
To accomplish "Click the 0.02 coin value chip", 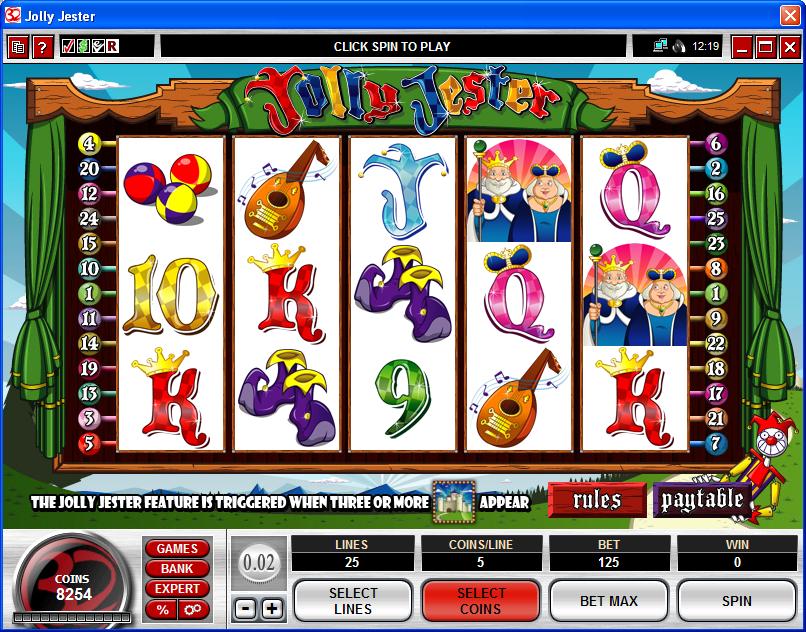I will coord(259,563).
